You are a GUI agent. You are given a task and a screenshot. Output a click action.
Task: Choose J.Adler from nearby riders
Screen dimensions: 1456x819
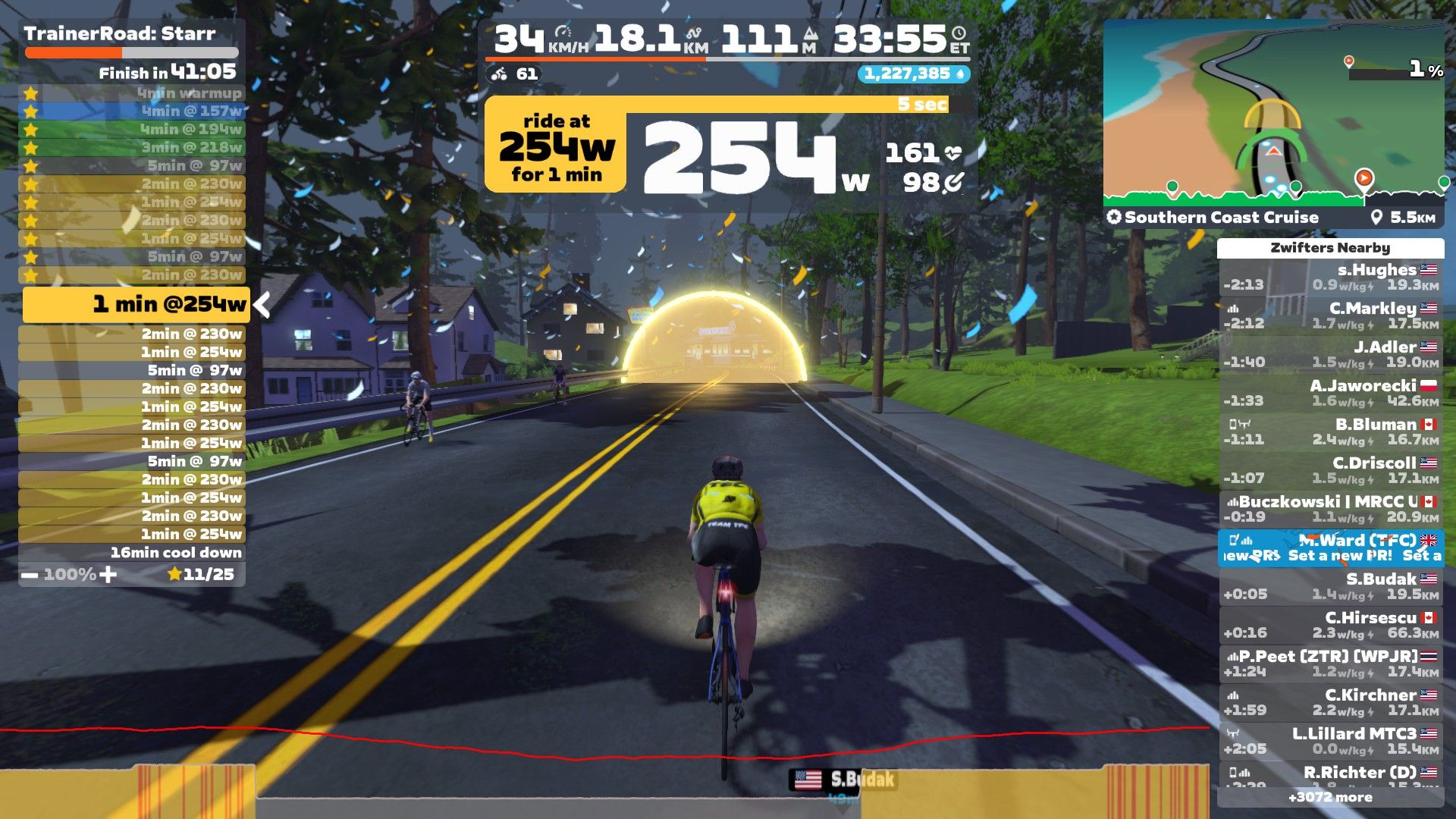(1331, 354)
